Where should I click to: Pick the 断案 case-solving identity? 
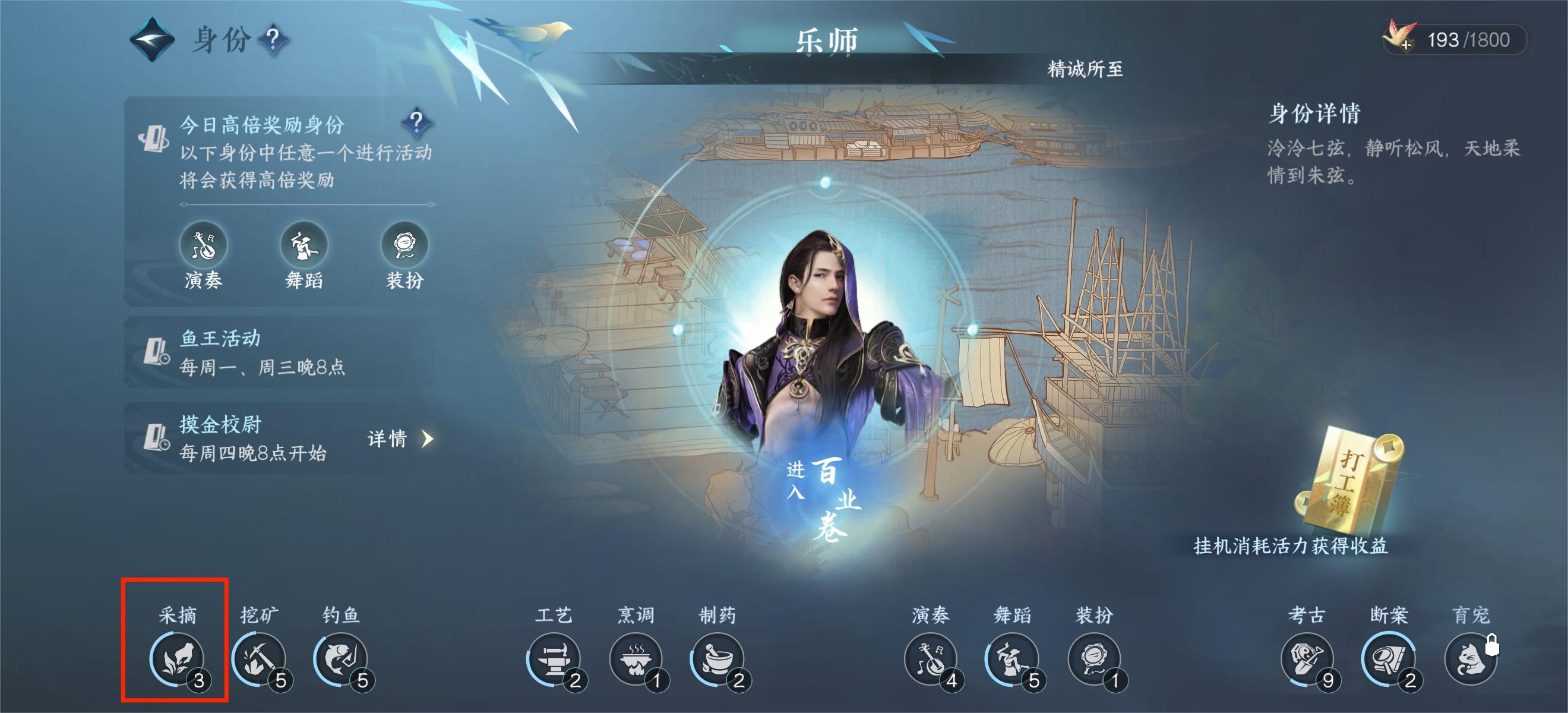tap(1389, 660)
